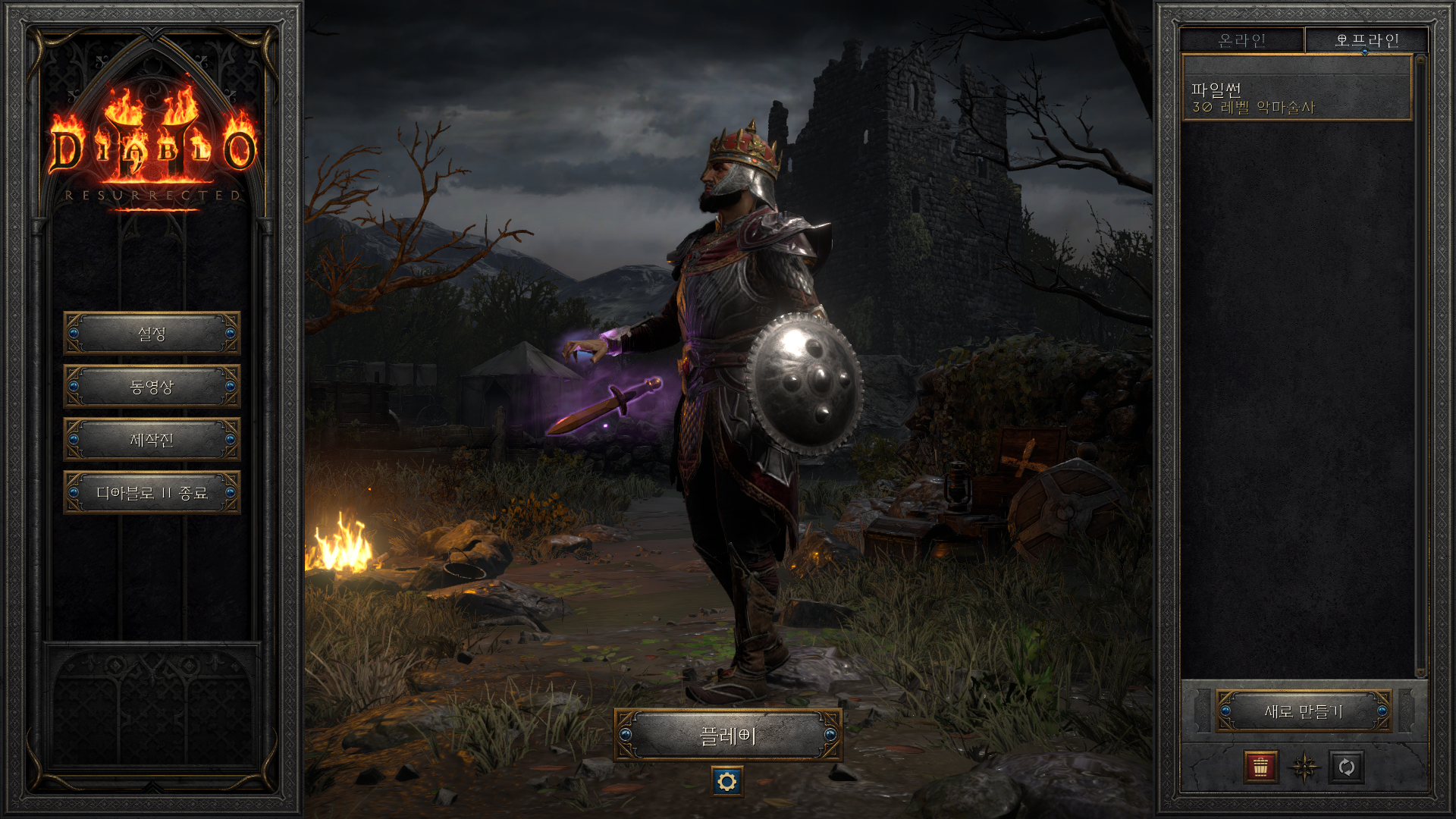The width and height of the screenshot is (1456, 819).
Task: Switch to the 오프라인 tab
Action: pos(1367,40)
